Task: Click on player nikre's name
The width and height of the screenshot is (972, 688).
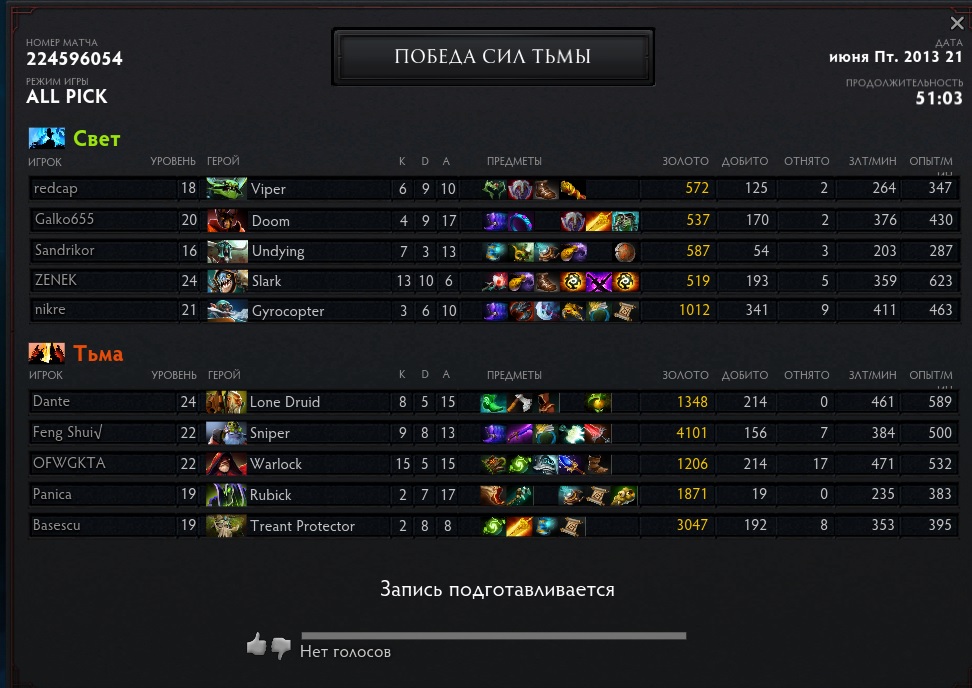Action: [x=50, y=311]
